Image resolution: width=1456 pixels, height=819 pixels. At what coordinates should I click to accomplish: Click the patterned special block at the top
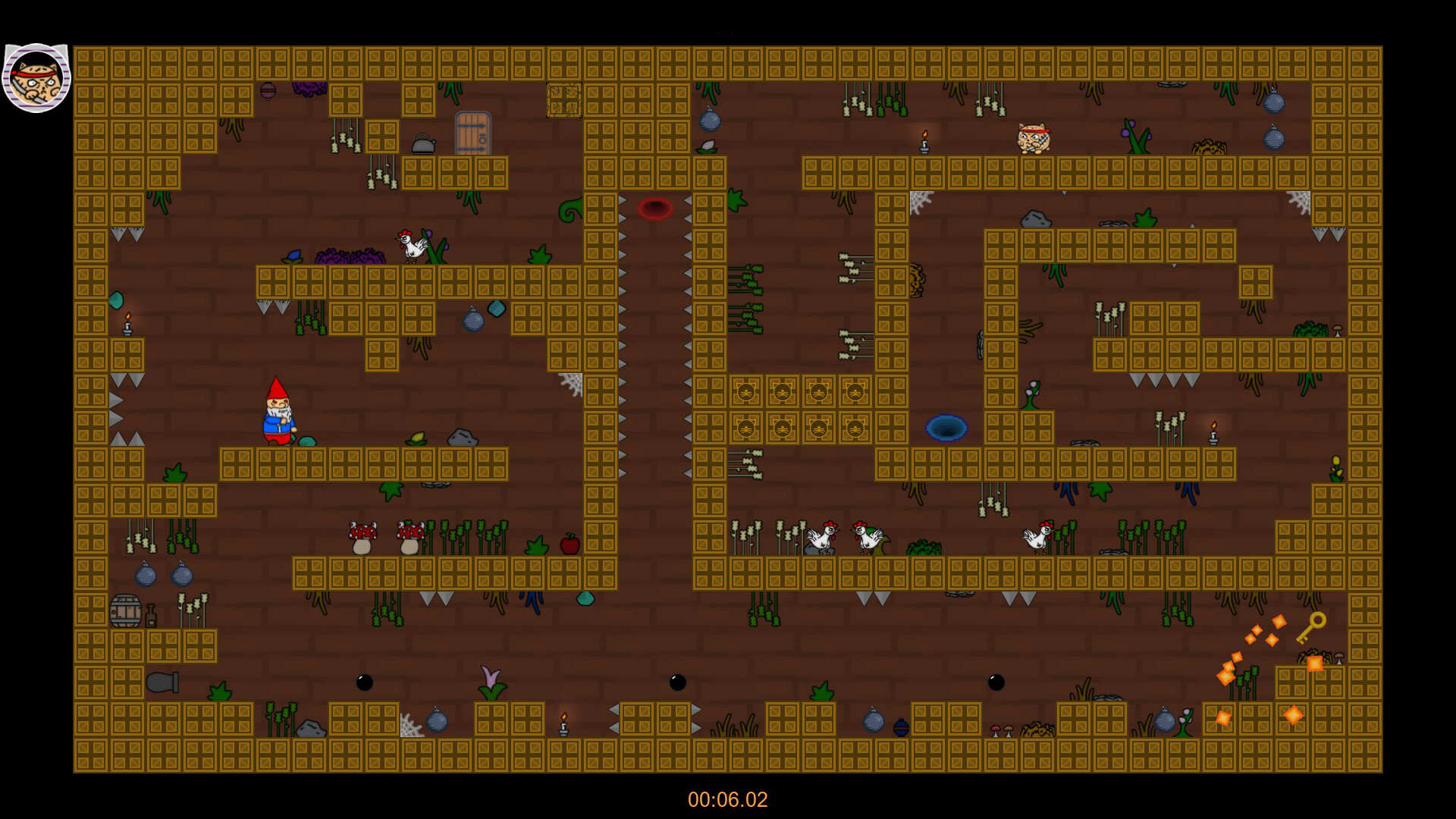point(564,99)
